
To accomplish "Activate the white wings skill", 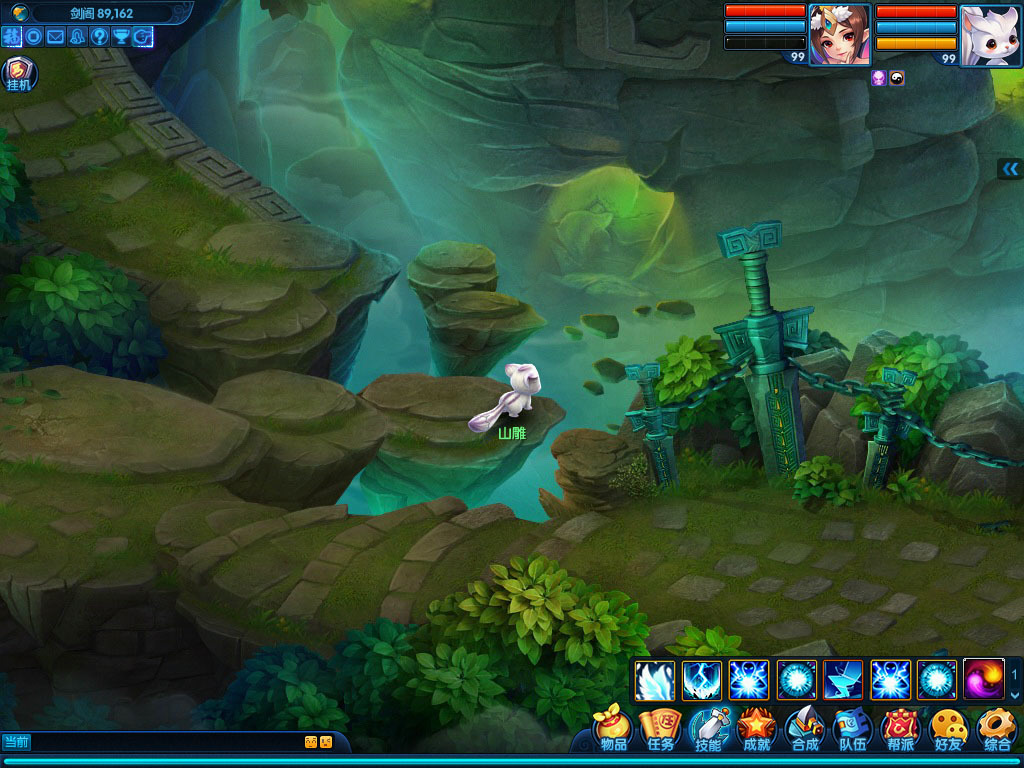I will tap(653, 681).
